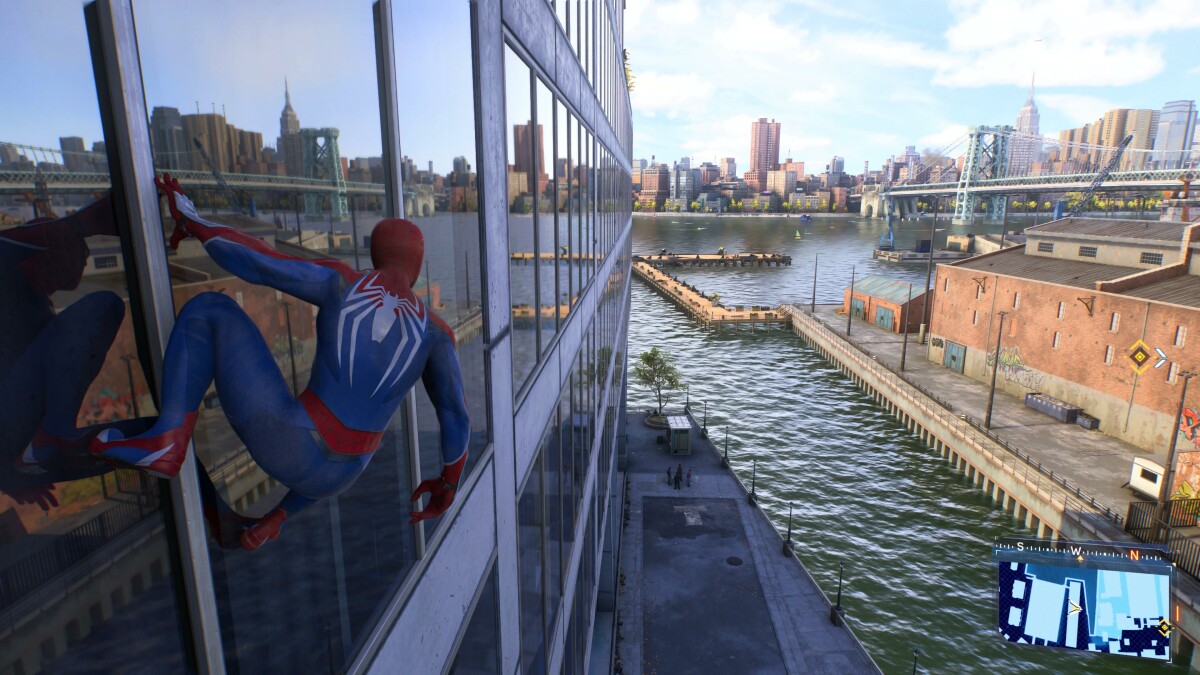The height and width of the screenshot is (675, 1200).
Task: Click the yellow objective icon on minimap edge
Action: (1164, 627)
